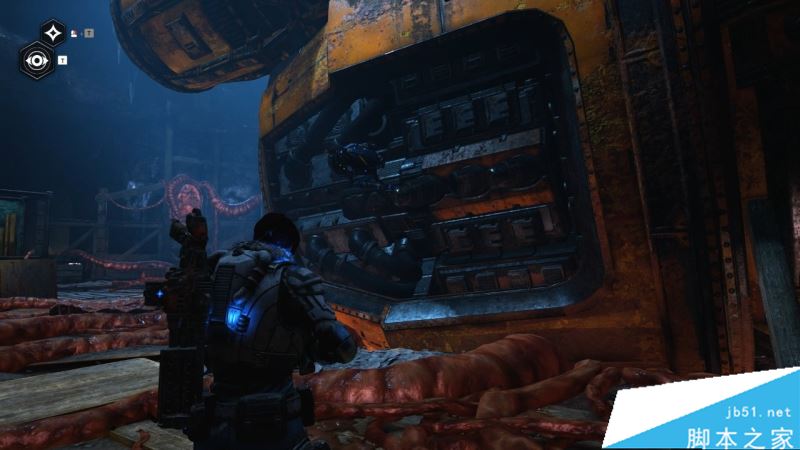The image size is (800, 450).
Task: Activate the four-point star ability icon
Action: click(54, 33)
